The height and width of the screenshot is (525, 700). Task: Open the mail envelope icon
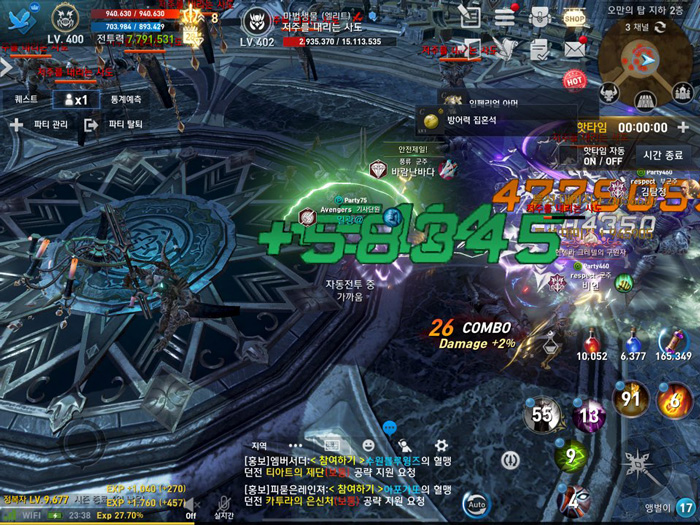click(x=574, y=47)
